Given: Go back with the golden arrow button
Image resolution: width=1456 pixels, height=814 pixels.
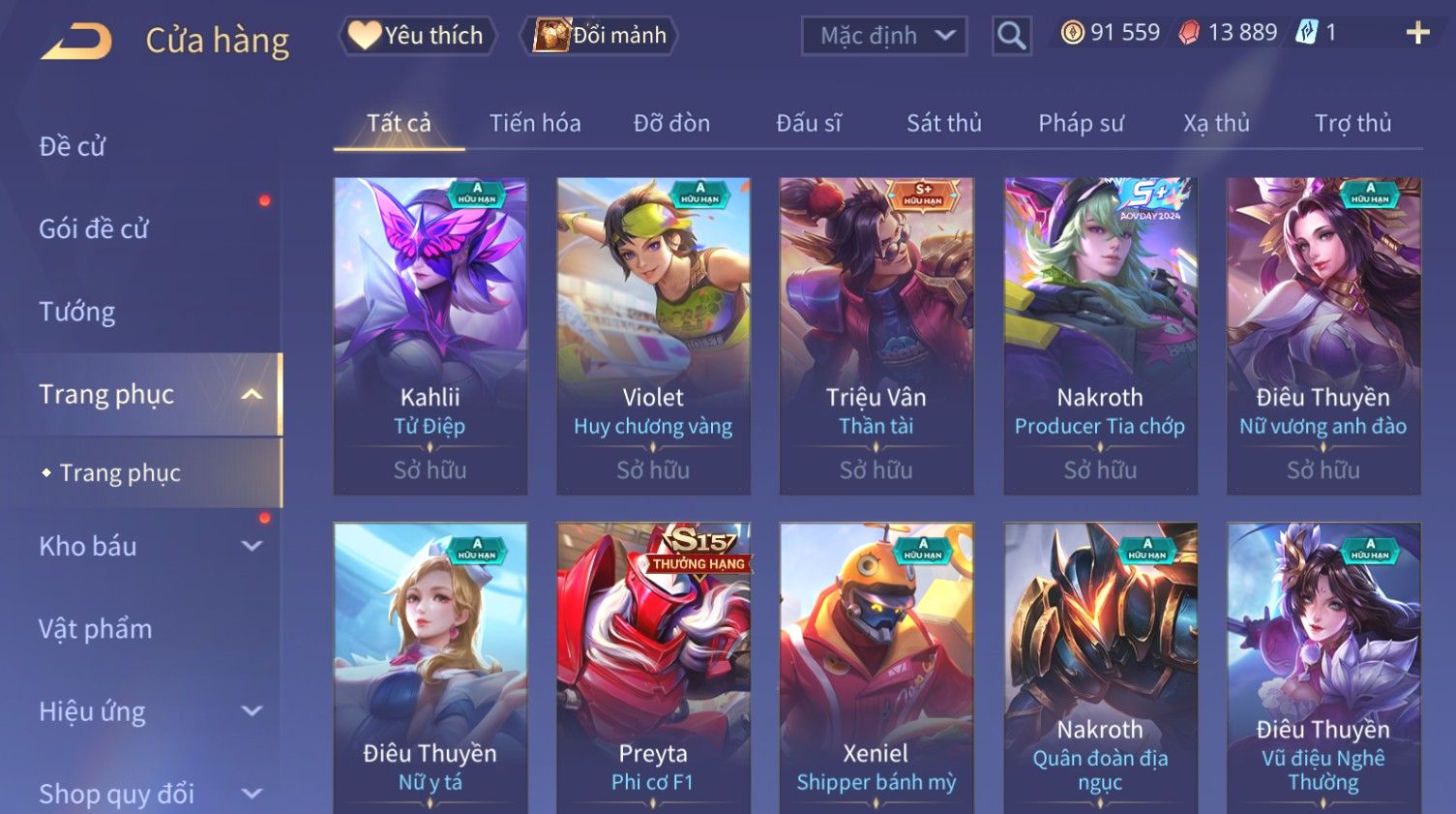Looking at the screenshot, I should [x=77, y=41].
